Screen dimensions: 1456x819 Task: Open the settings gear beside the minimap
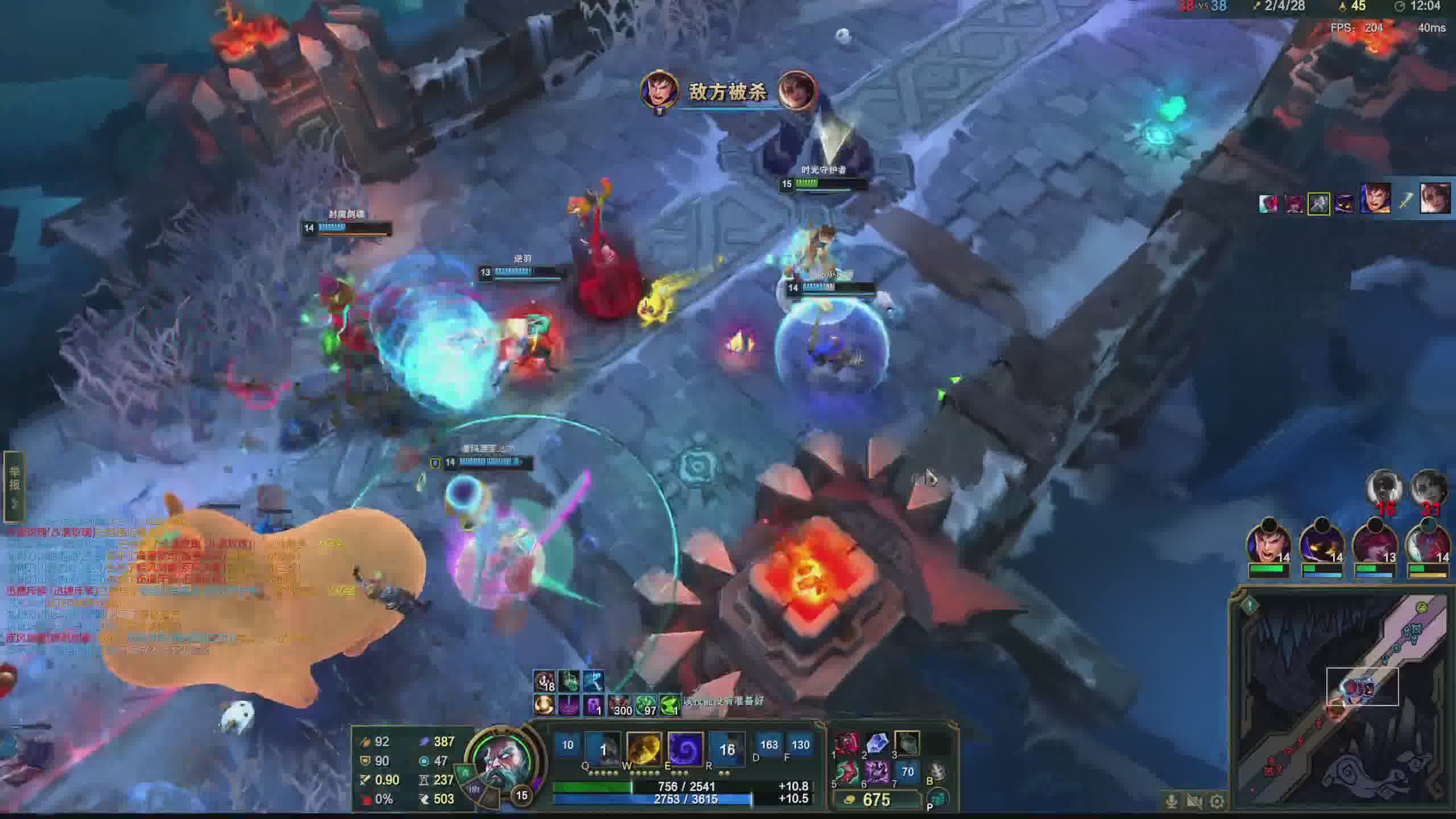pyautogui.click(x=1217, y=802)
